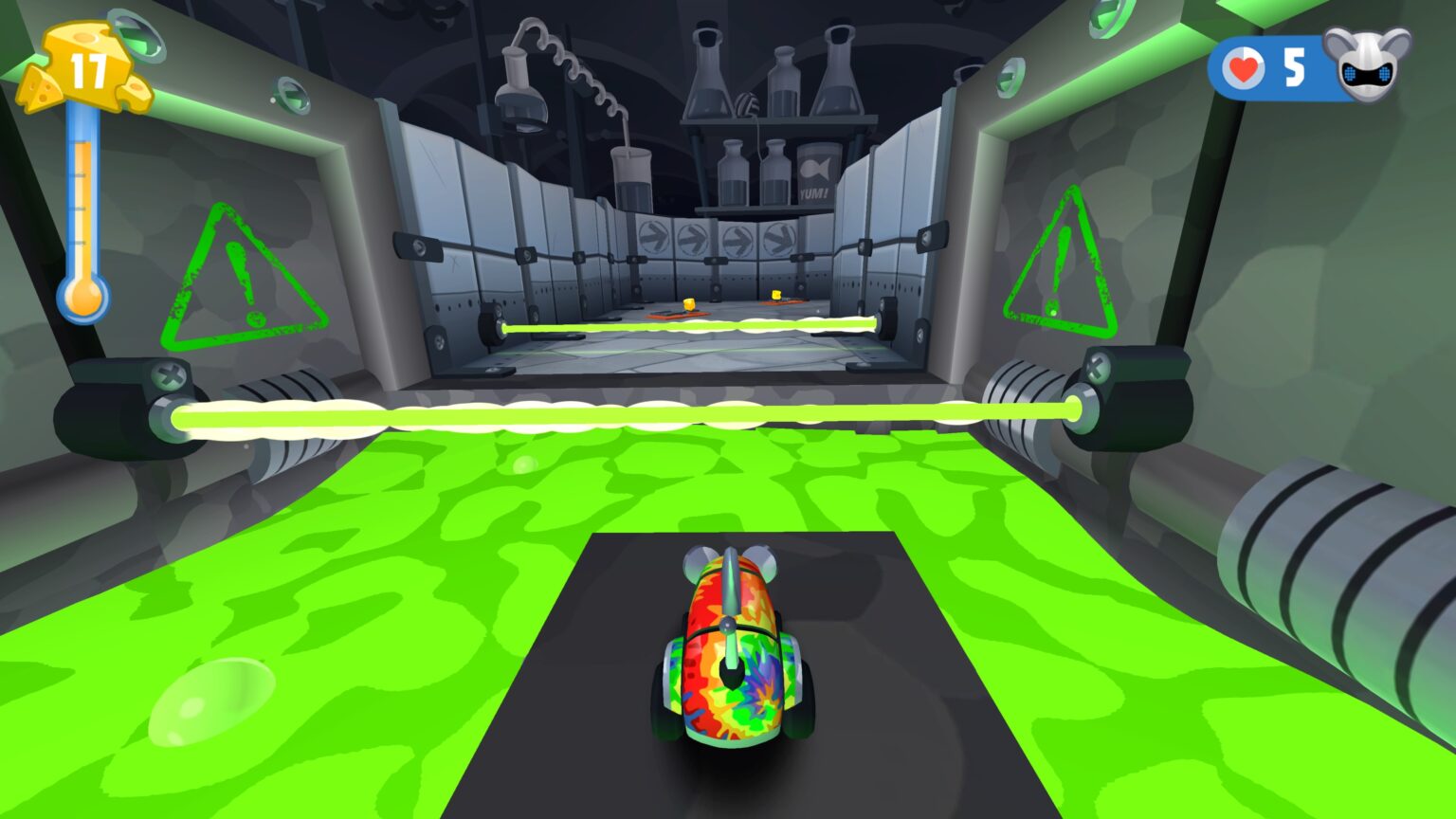Select the heart lives icon
This screenshot has width=1456, height=819.
1242,65
